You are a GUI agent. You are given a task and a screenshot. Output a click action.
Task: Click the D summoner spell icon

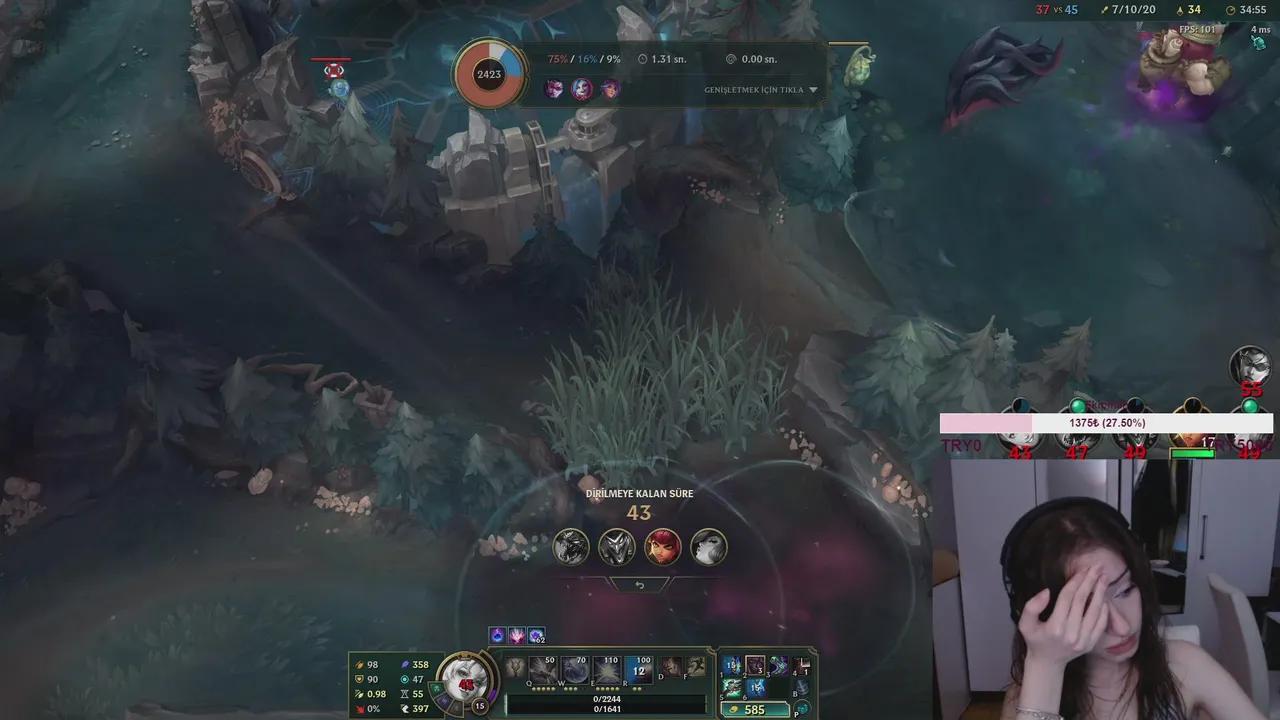(672, 666)
